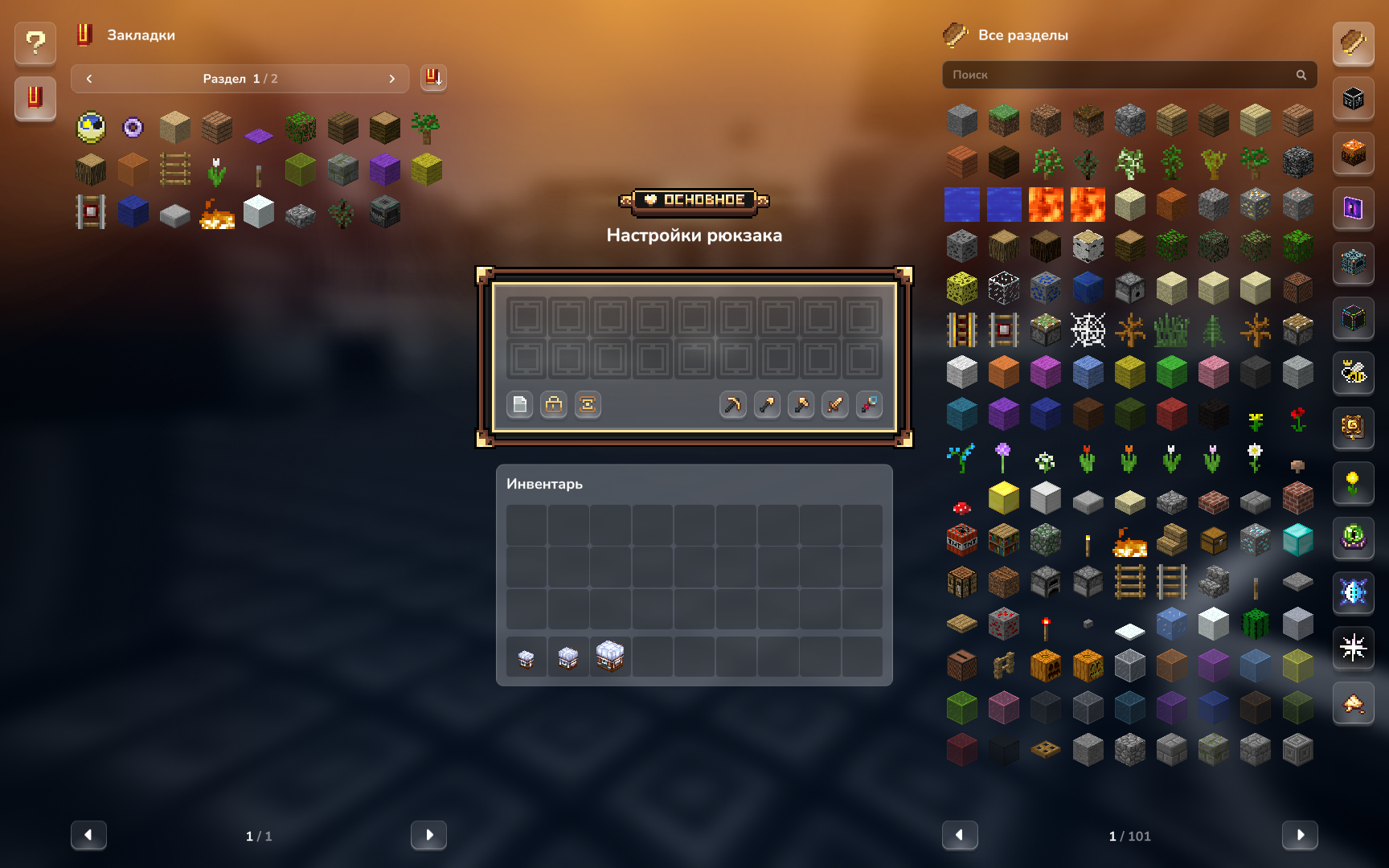The width and height of the screenshot is (1389, 868).
Task: Go to previous page of all sections
Action: coord(960,835)
